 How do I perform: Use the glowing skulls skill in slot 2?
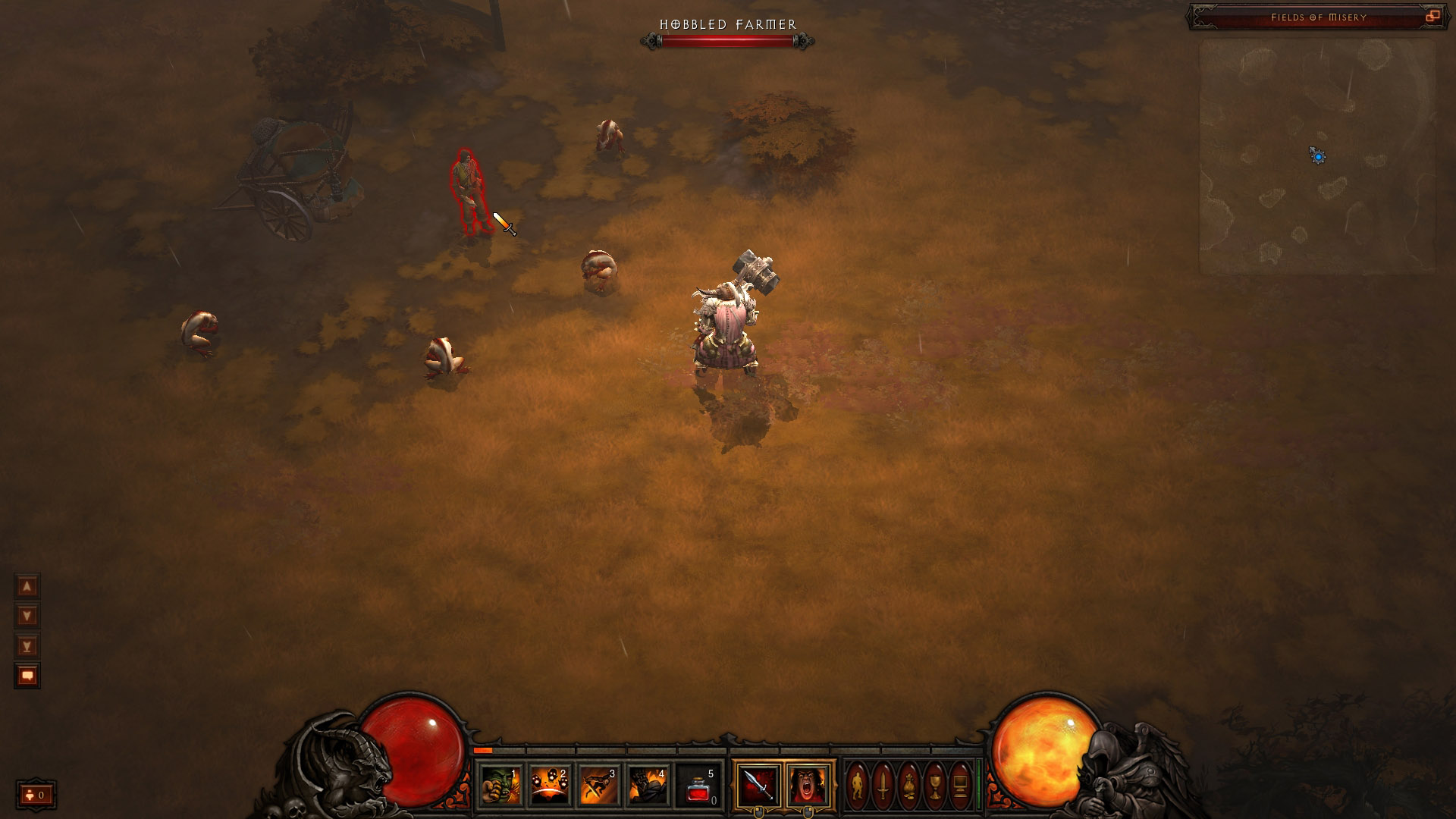click(550, 785)
